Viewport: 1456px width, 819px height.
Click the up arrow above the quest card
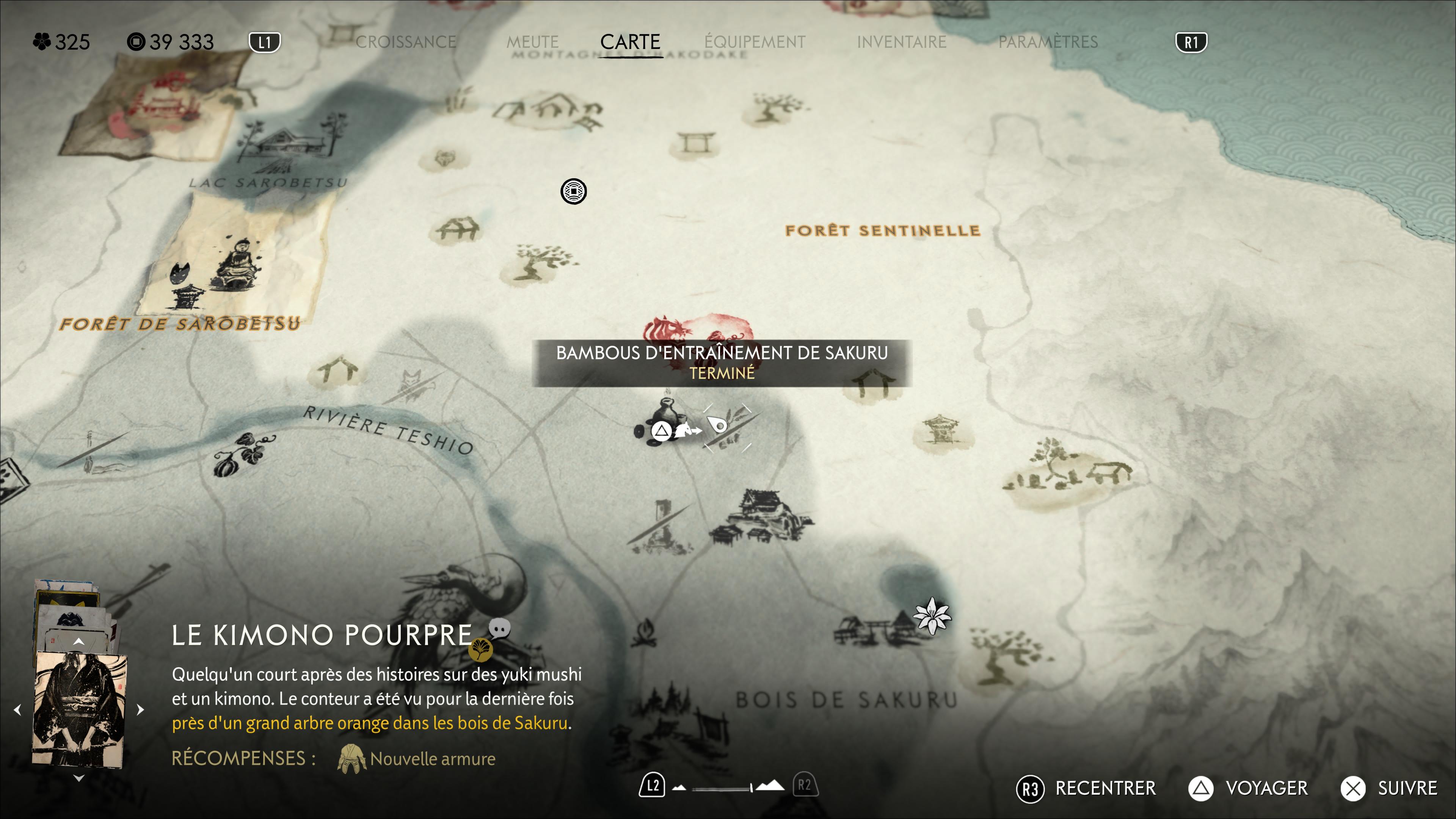(x=78, y=642)
